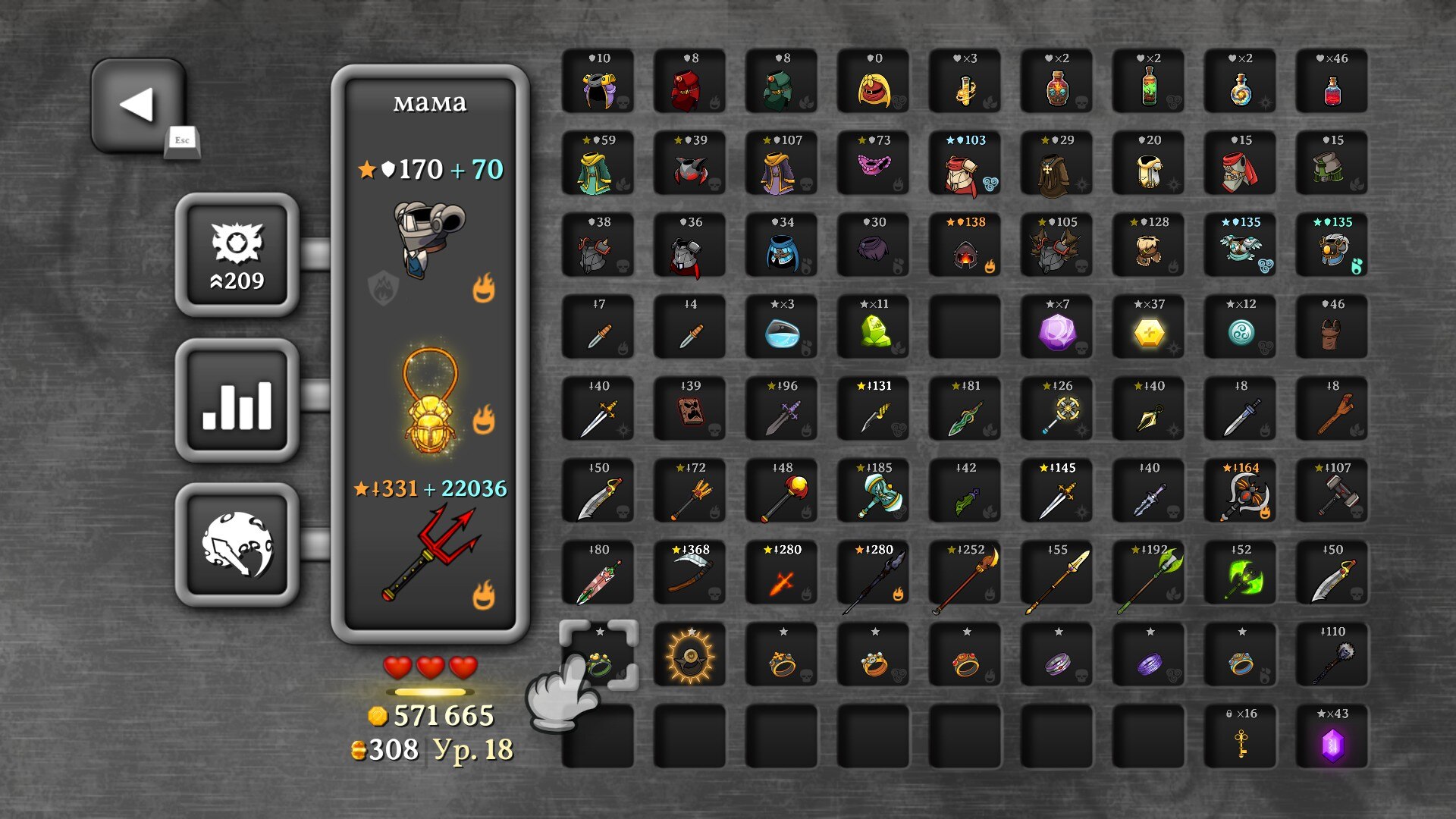The width and height of the screenshot is (1456, 819).
Task: Pick the teal hammer with 185 damage
Action: coord(873,491)
